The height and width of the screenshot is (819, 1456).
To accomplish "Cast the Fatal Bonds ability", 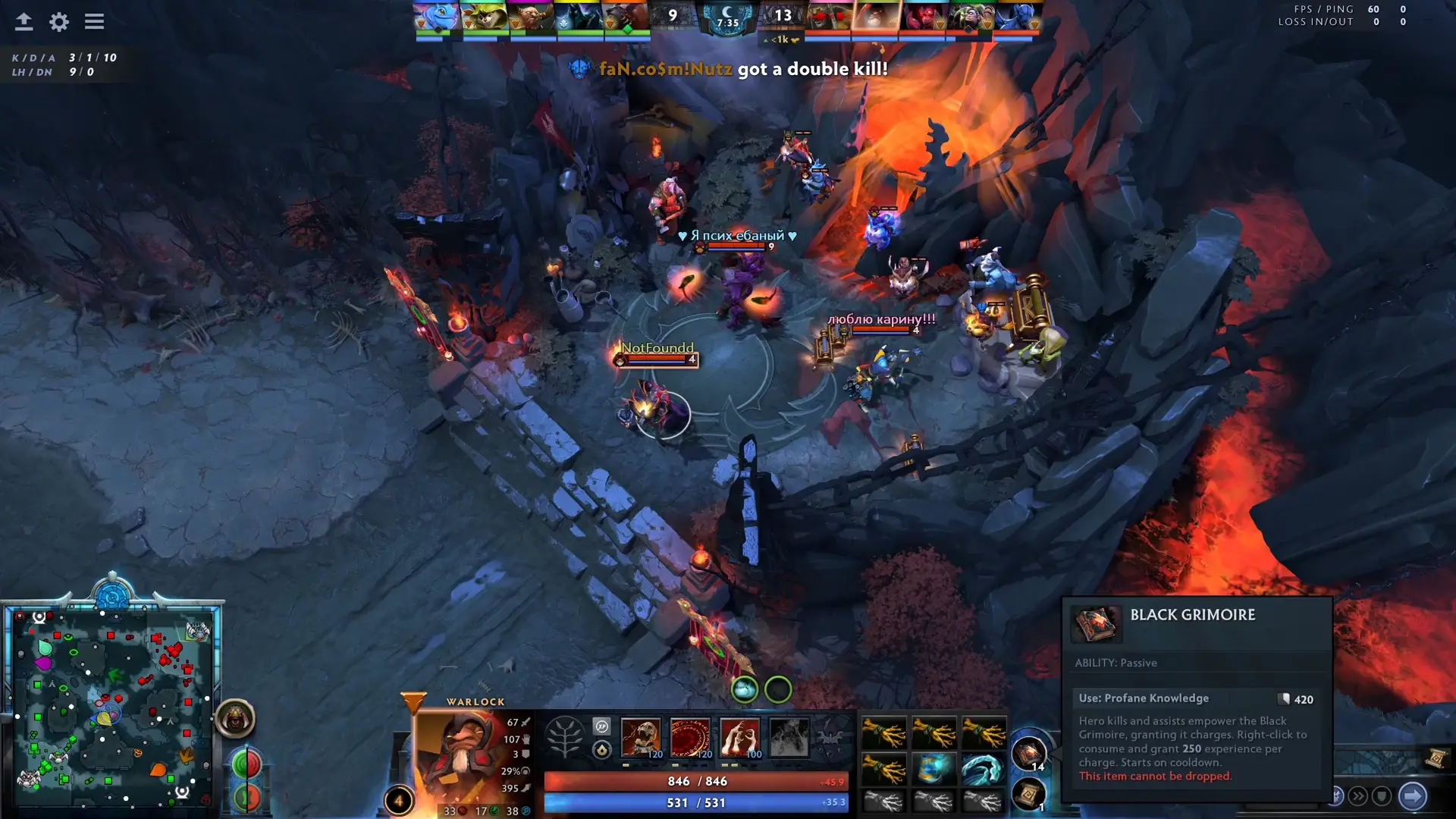I will coord(642,737).
